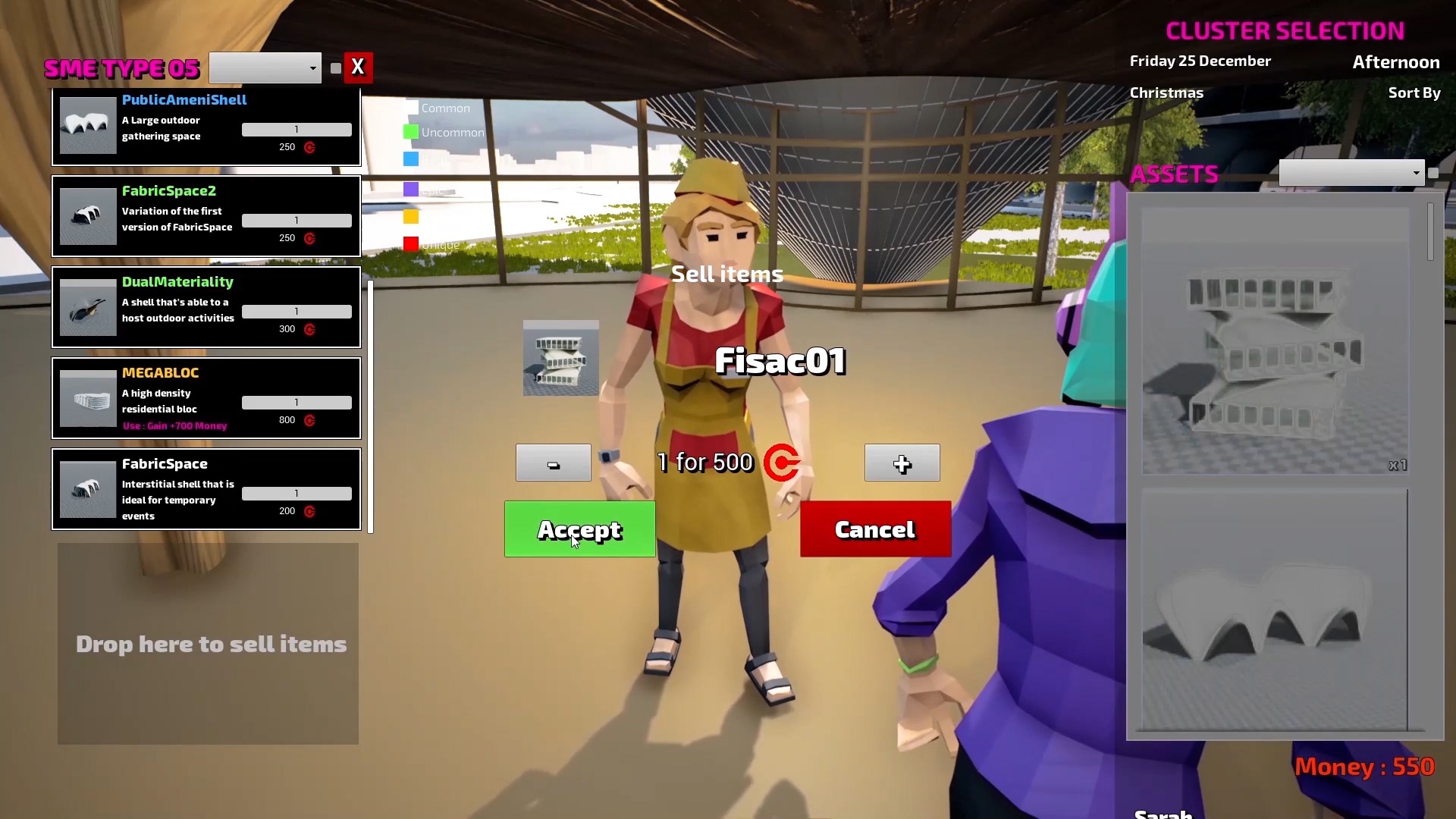Click the DualMateriality shell preview icon
This screenshot has width=1456, height=819.
point(86,307)
